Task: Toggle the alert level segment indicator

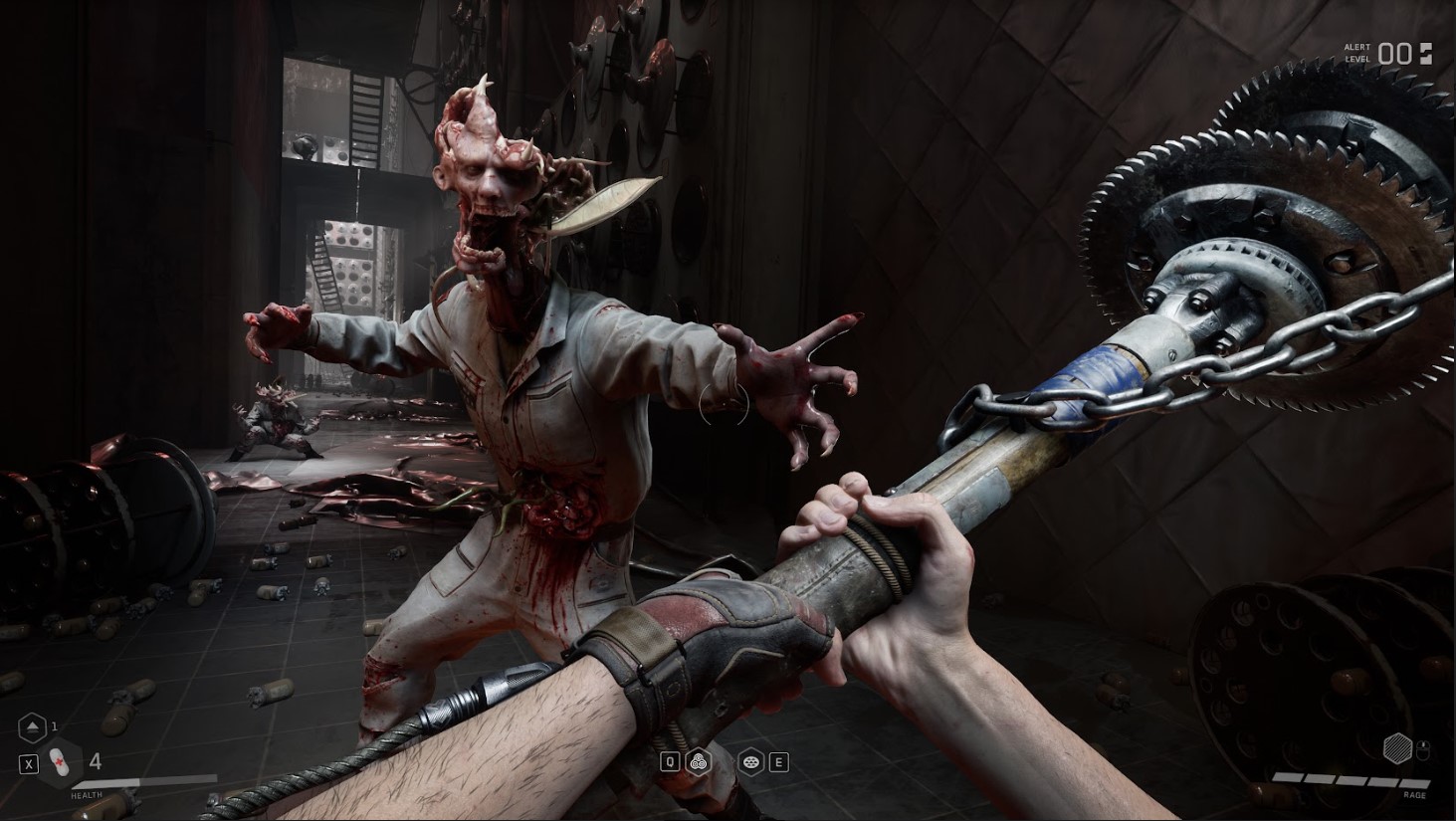Action: coord(1426,54)
